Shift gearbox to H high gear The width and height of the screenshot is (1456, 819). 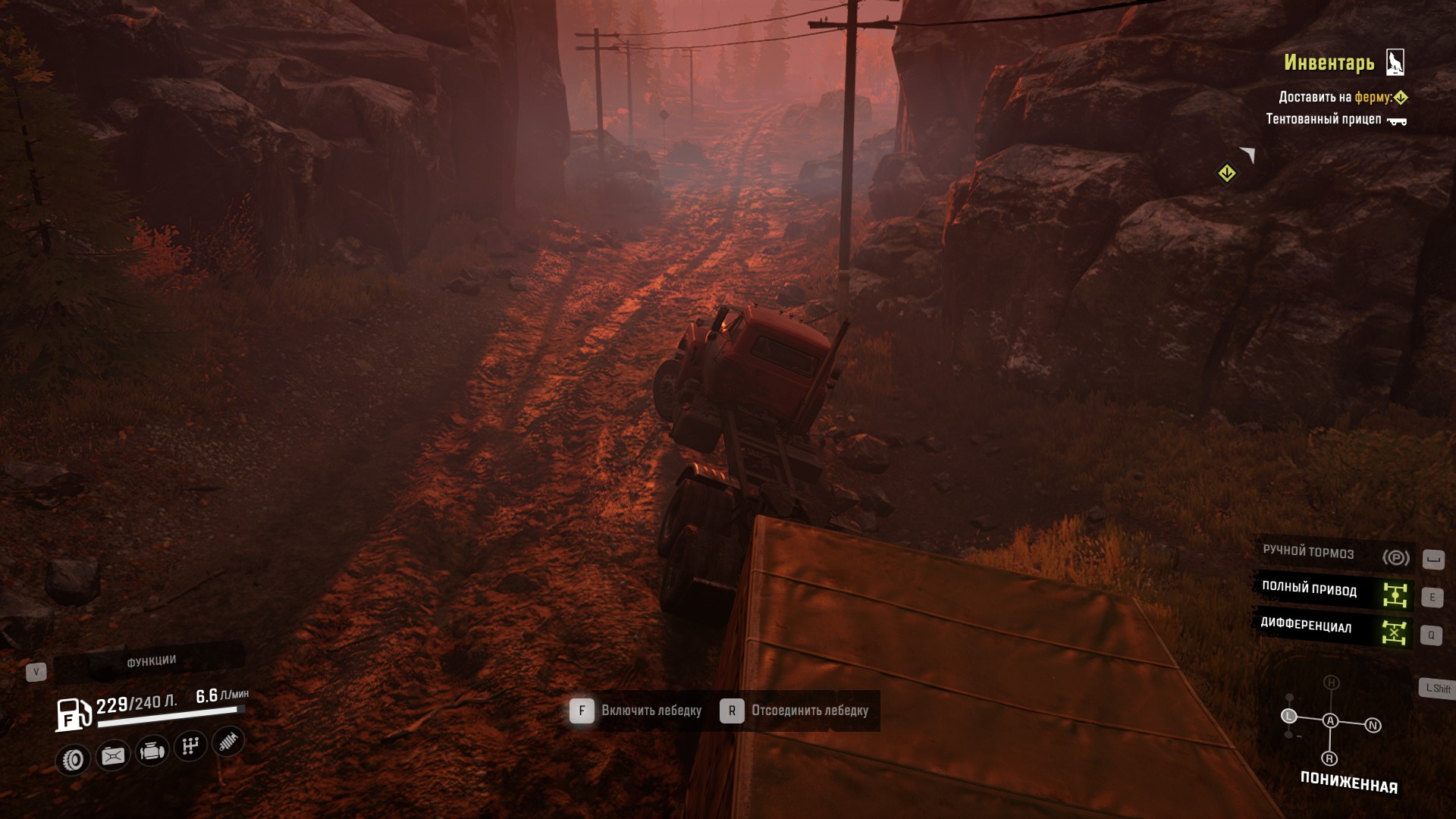pyautogui.click(x=1331, y=683)
